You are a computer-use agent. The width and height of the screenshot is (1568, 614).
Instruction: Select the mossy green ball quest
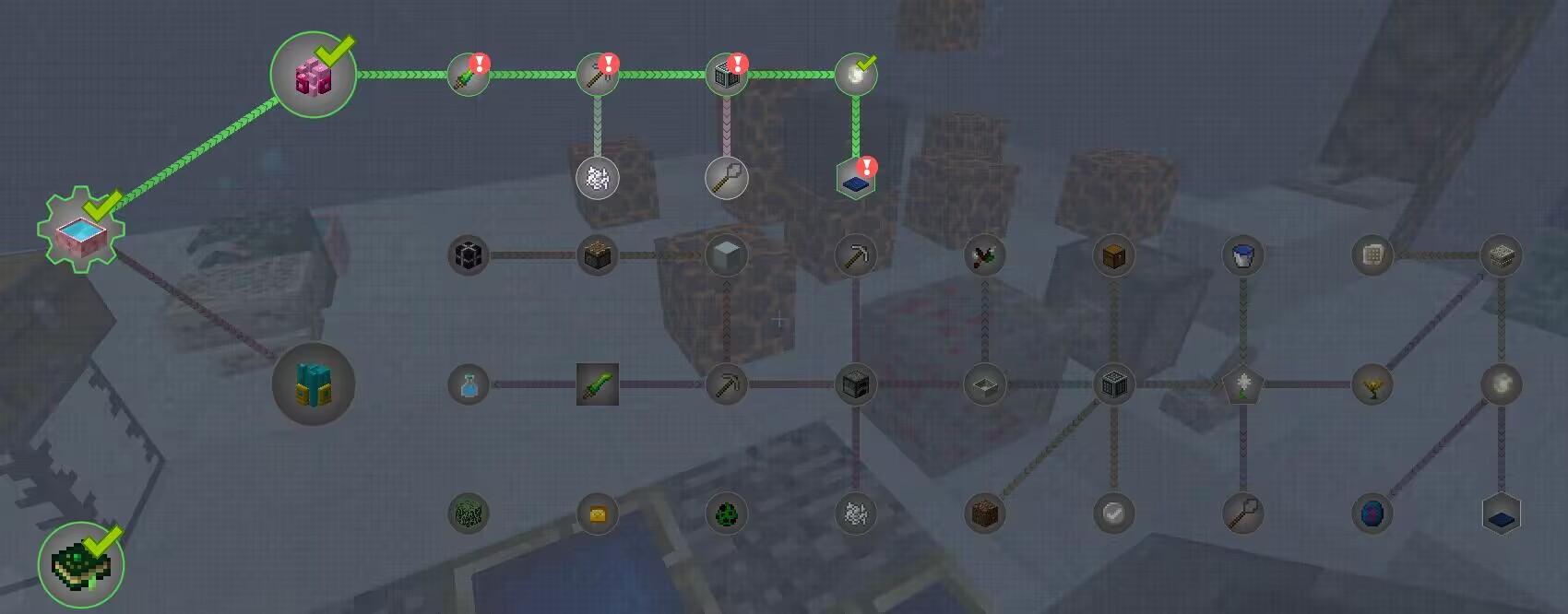(468, 514)
